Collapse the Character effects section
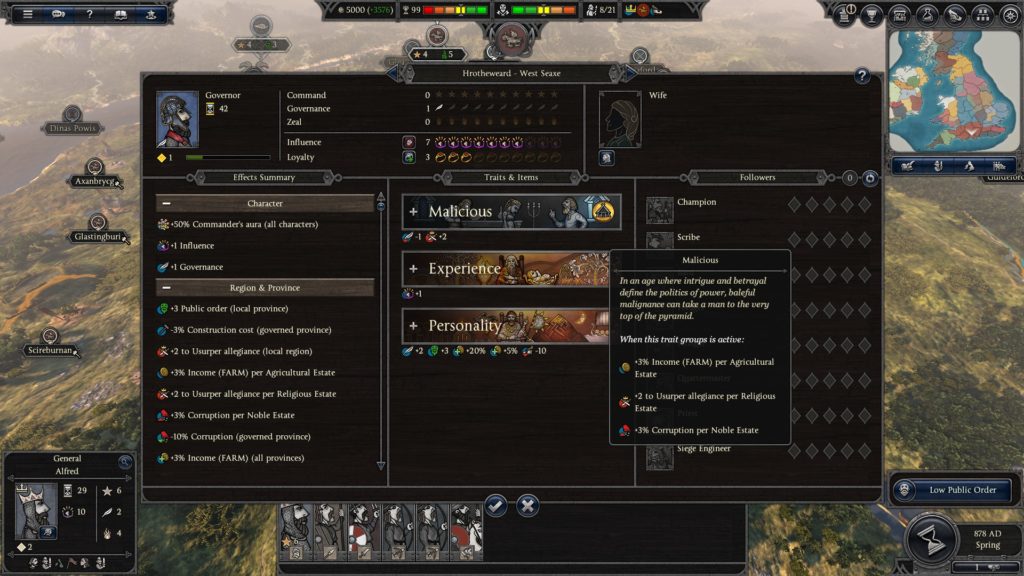 (x=166, y=204)
